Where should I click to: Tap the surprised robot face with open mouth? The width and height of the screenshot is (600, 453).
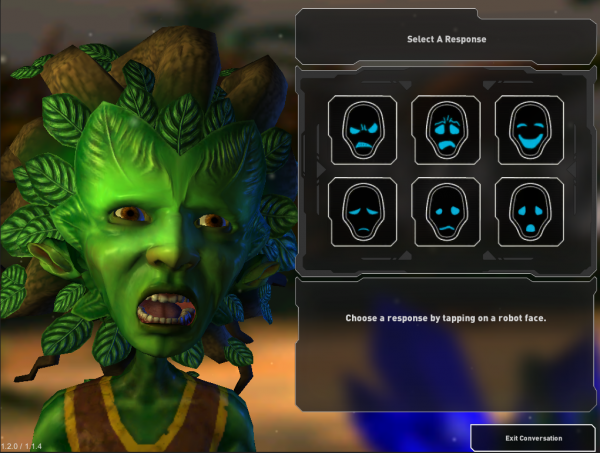[529, 211]
